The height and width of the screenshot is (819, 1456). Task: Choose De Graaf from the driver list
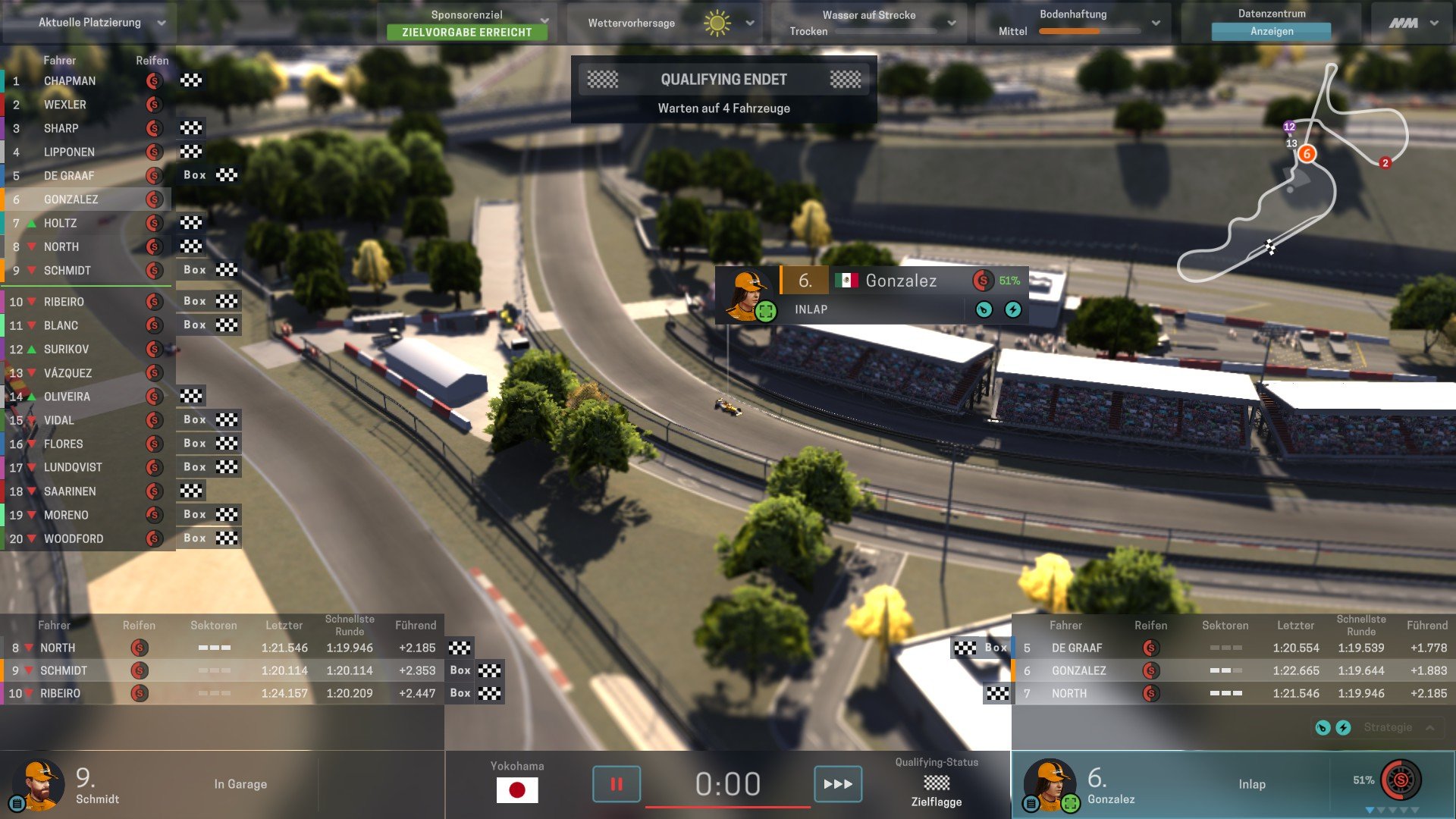pos(69,176)
